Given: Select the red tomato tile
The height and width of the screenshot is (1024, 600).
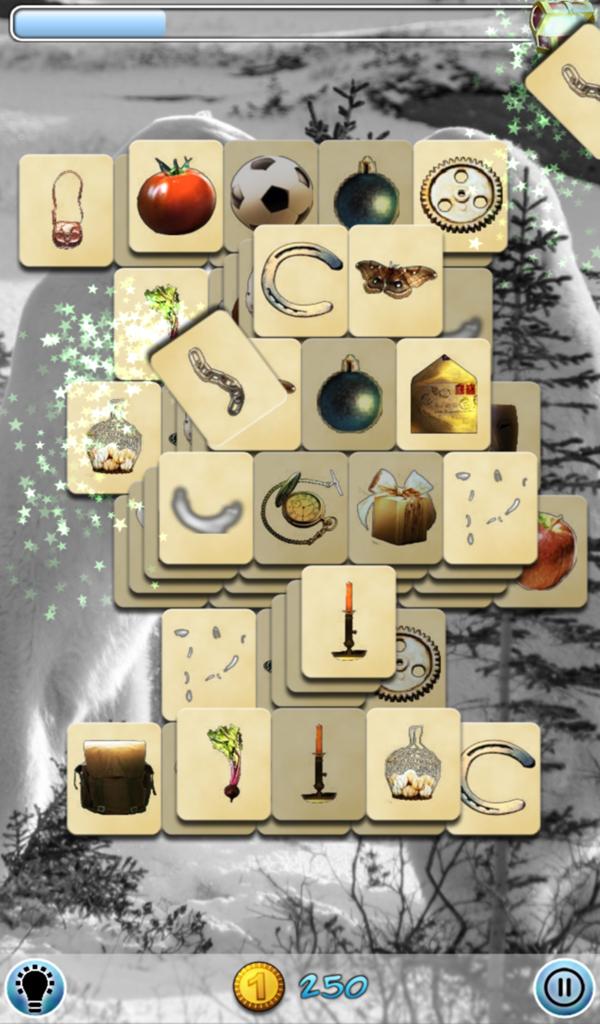Looking at the screenshot, I should click(x=176, y=196).
